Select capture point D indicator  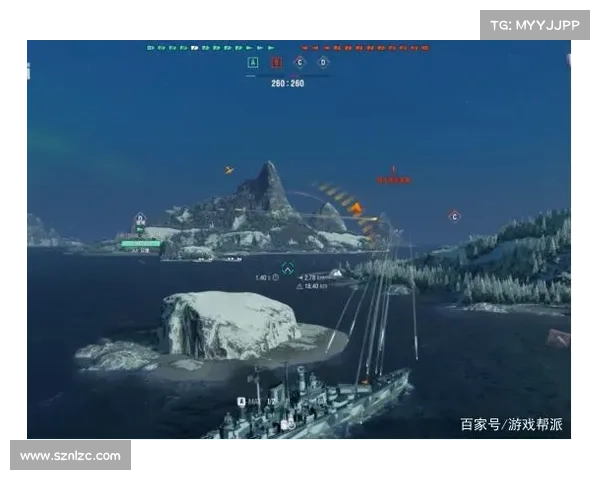(322, 62)
